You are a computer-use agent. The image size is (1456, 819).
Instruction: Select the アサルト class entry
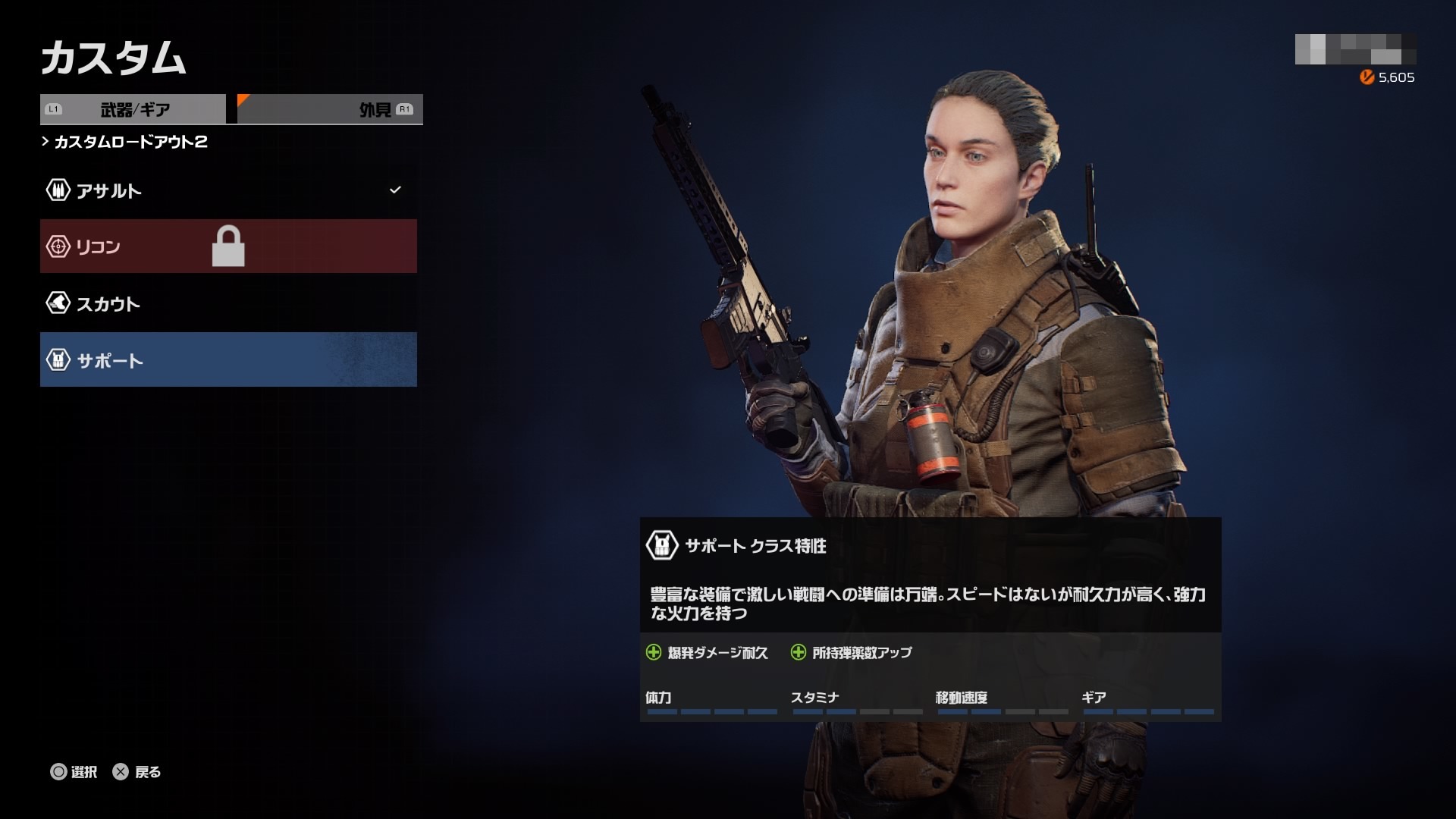227,190
